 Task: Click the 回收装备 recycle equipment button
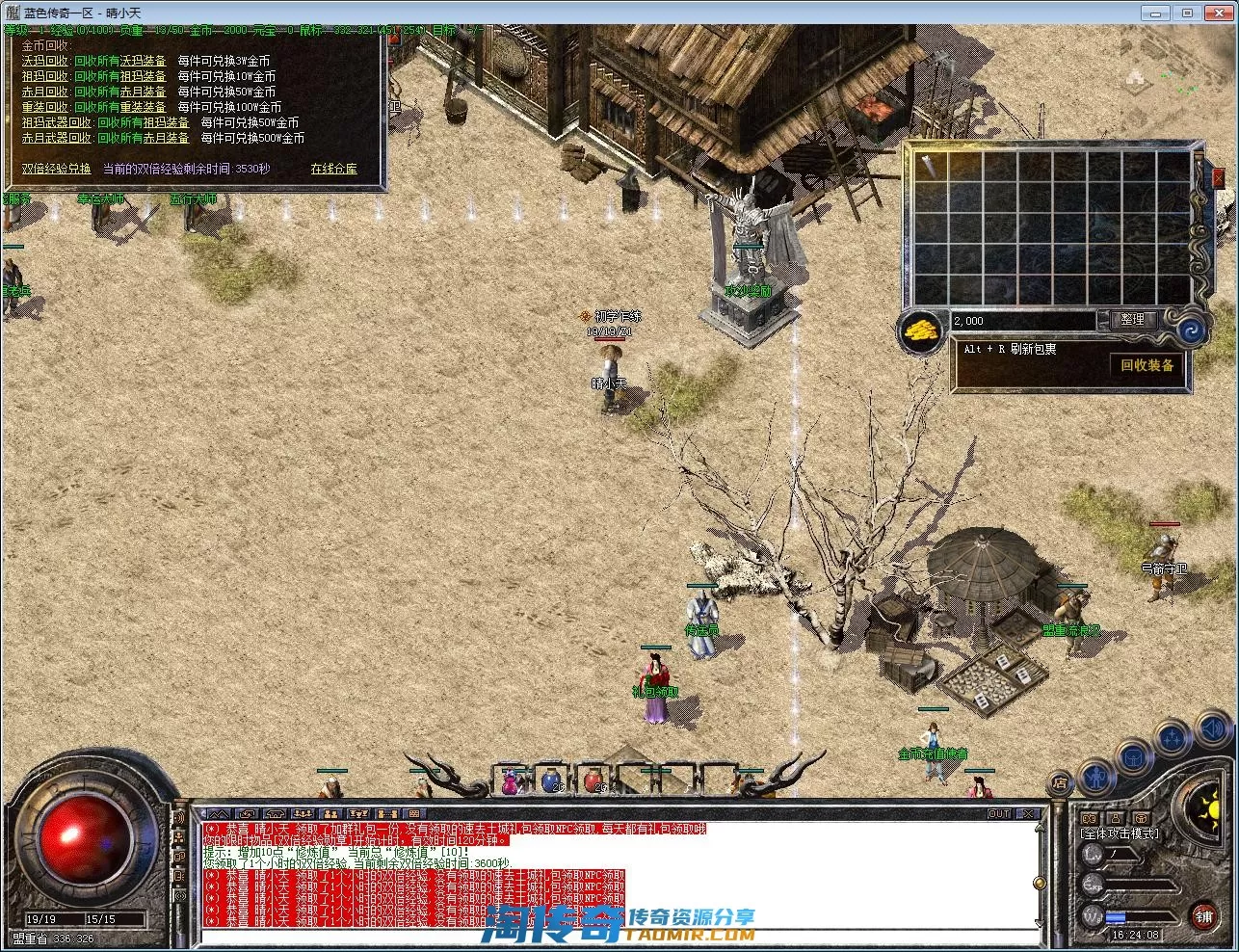click(1147, 365)
